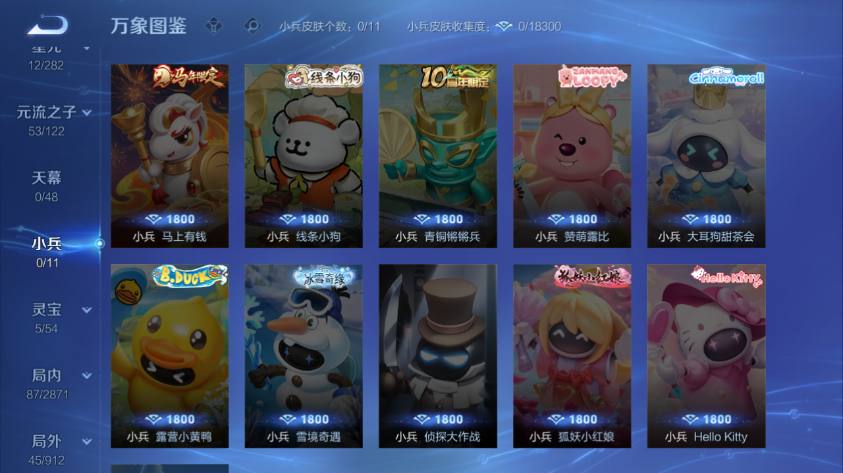
Task: Switch to the 天幕 category
Action: [x=47, y=178]
